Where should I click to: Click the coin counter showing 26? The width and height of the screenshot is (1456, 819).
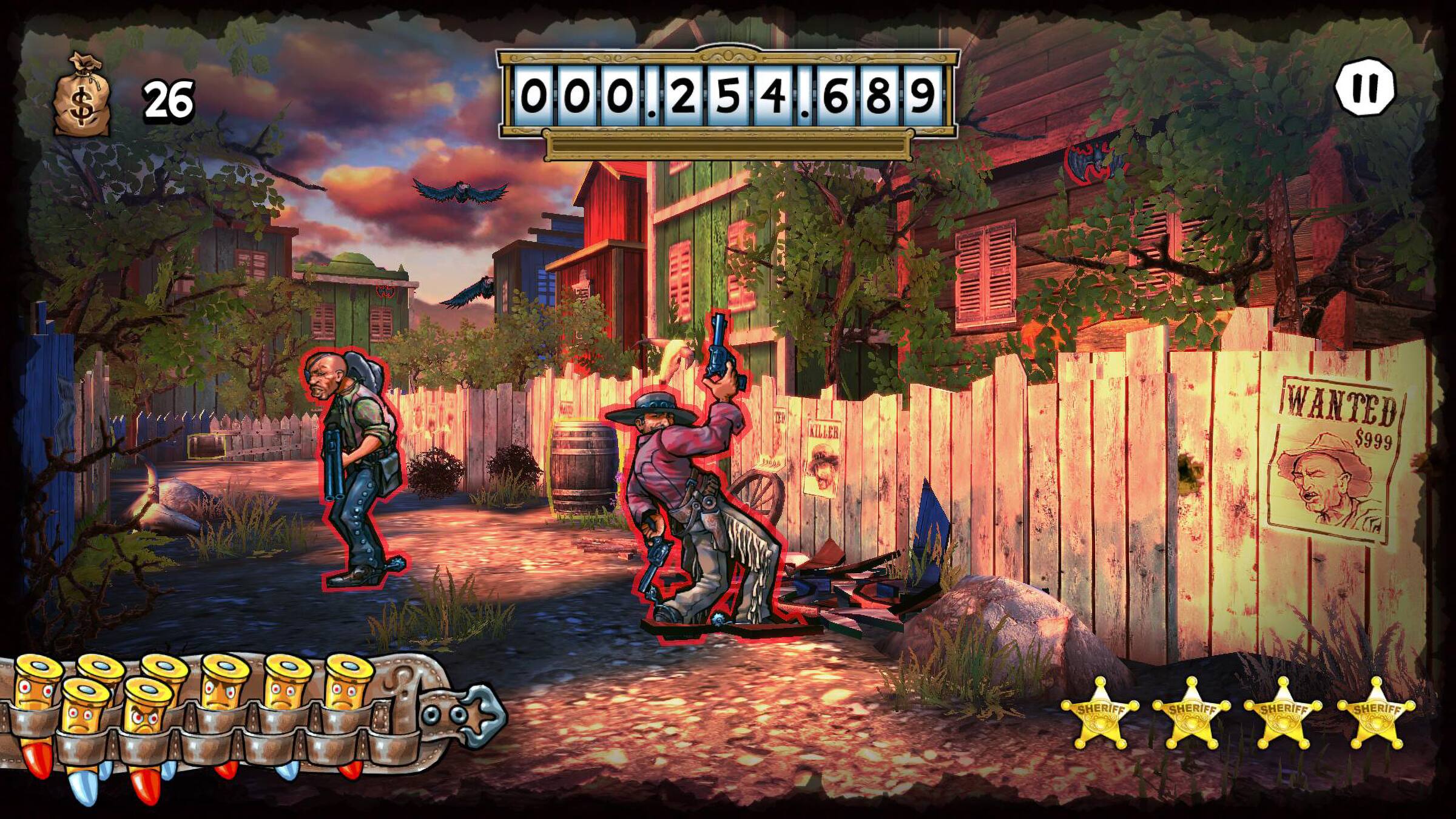tap(167, 99)
